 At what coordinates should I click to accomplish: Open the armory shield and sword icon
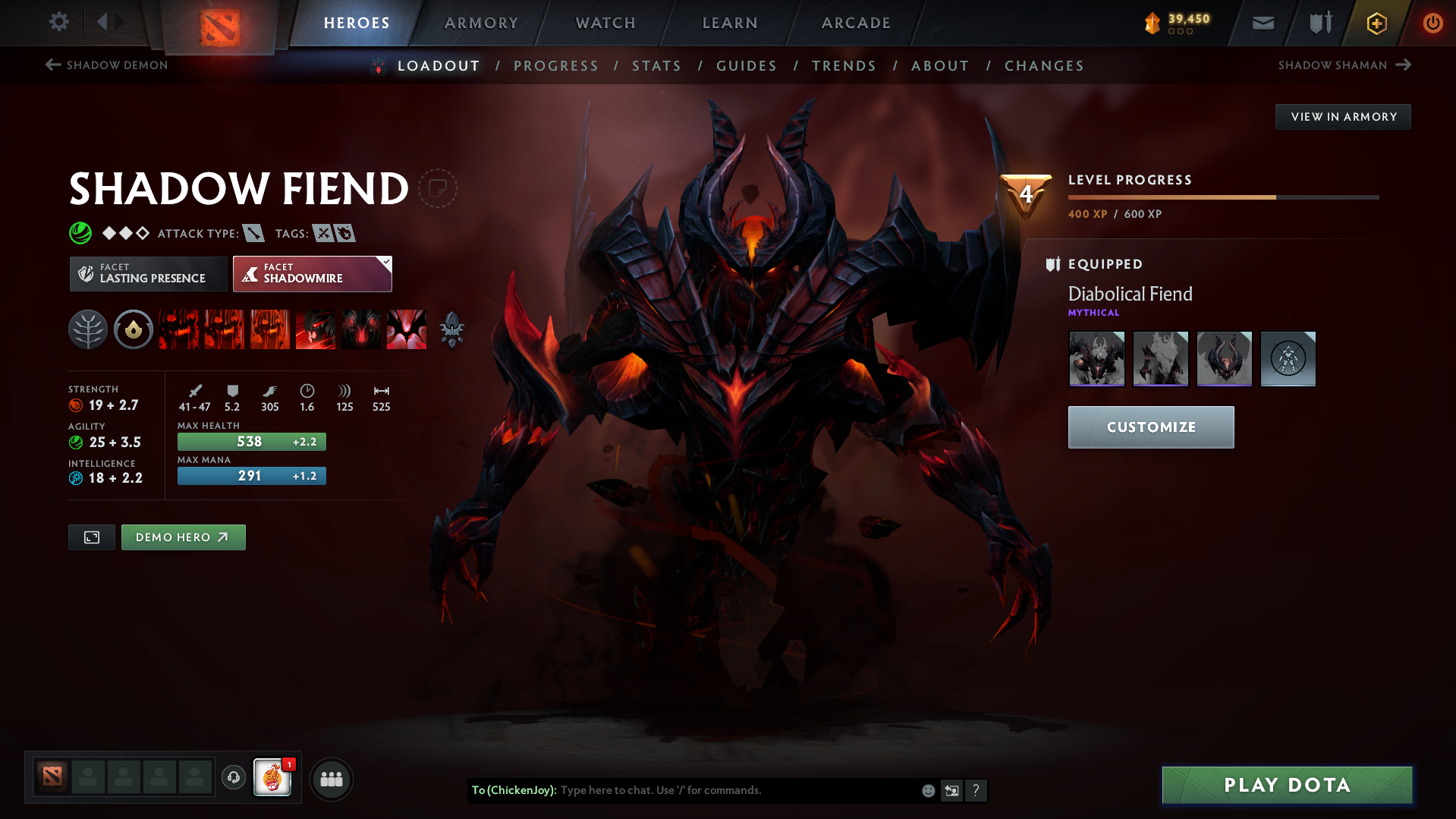1319,23
